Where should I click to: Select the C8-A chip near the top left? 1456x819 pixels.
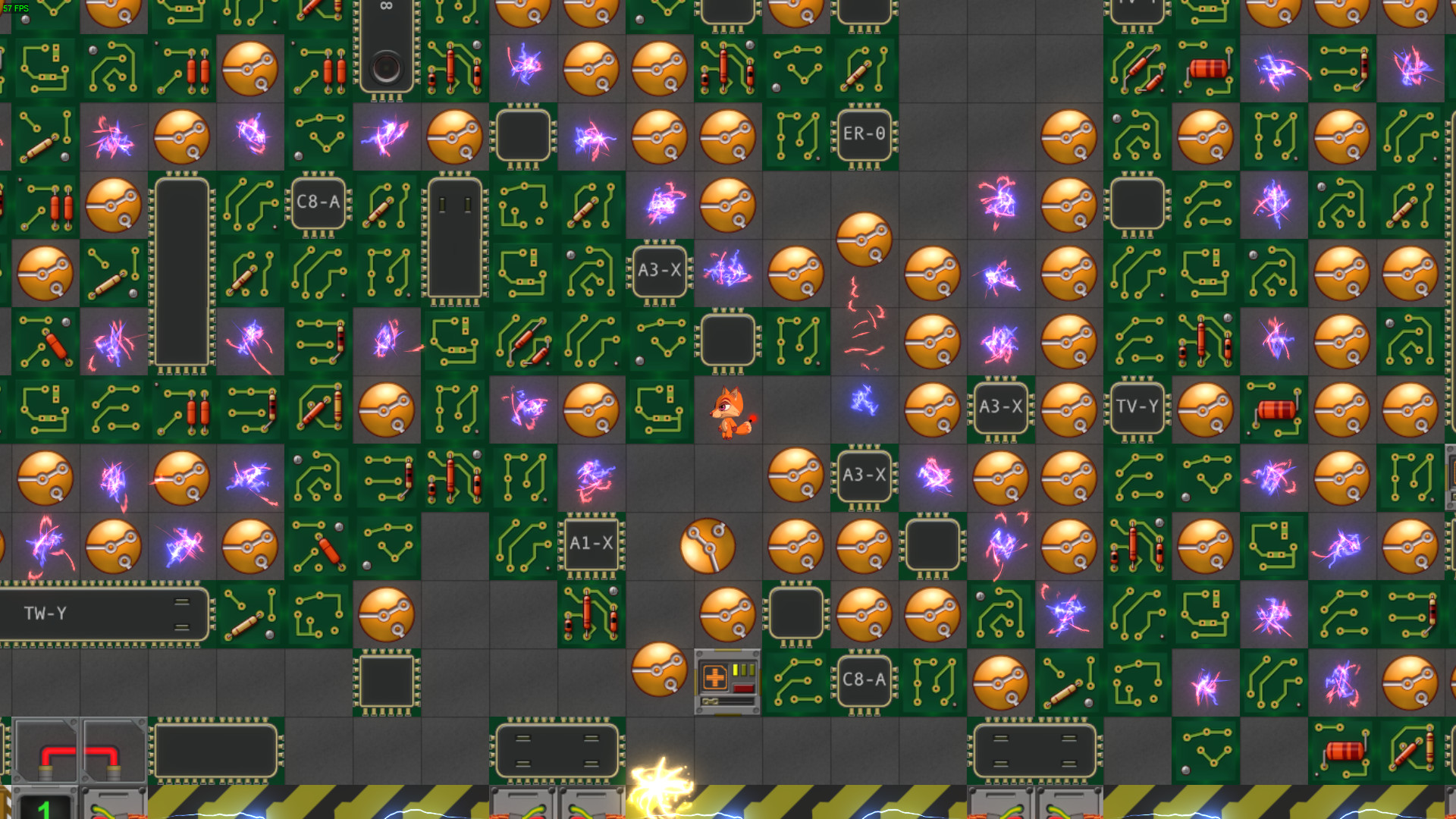318,203
